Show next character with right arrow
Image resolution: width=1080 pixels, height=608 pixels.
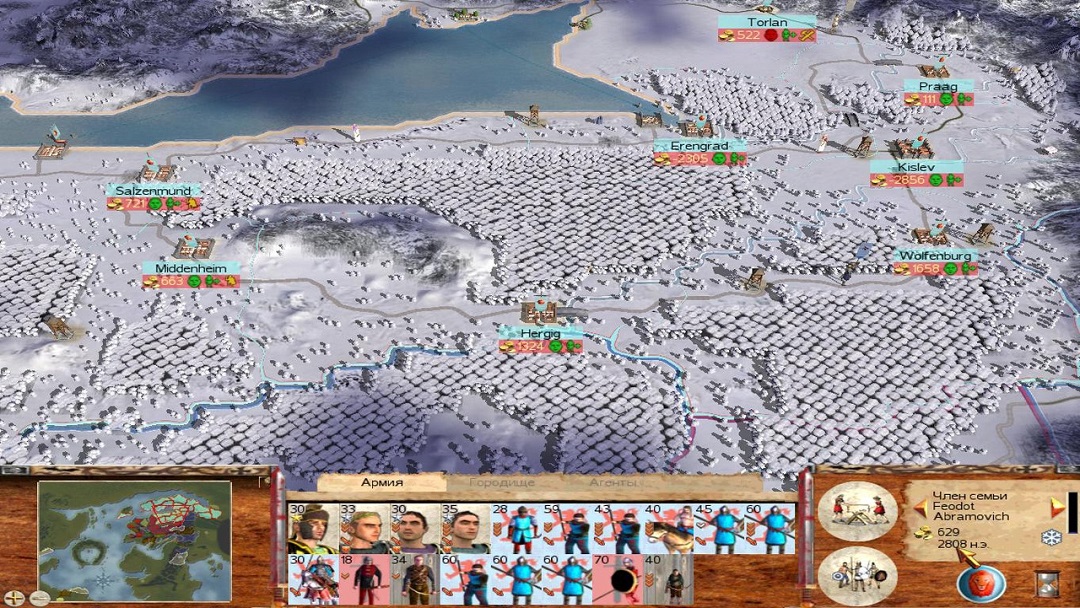(x=1057, y=508)
